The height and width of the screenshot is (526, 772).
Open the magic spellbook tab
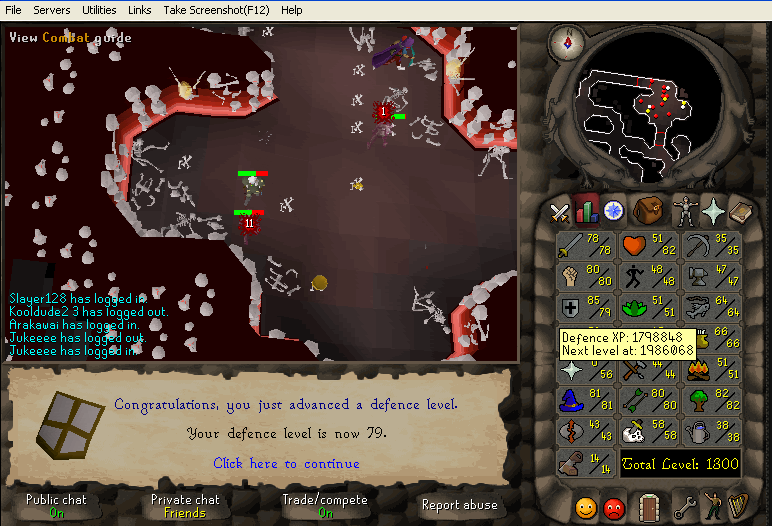741,211
